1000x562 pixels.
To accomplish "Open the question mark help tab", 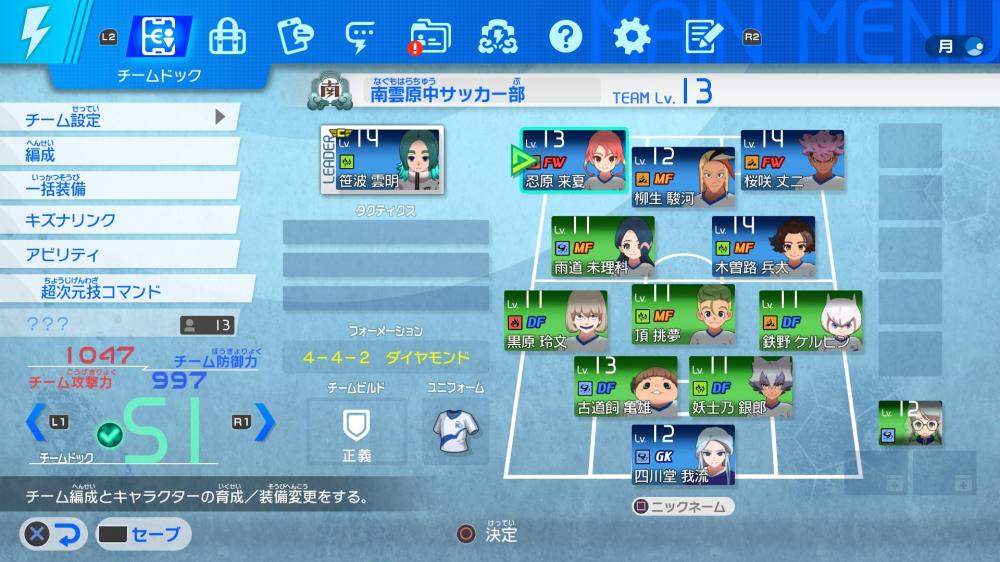I will (x=565, y=37).
